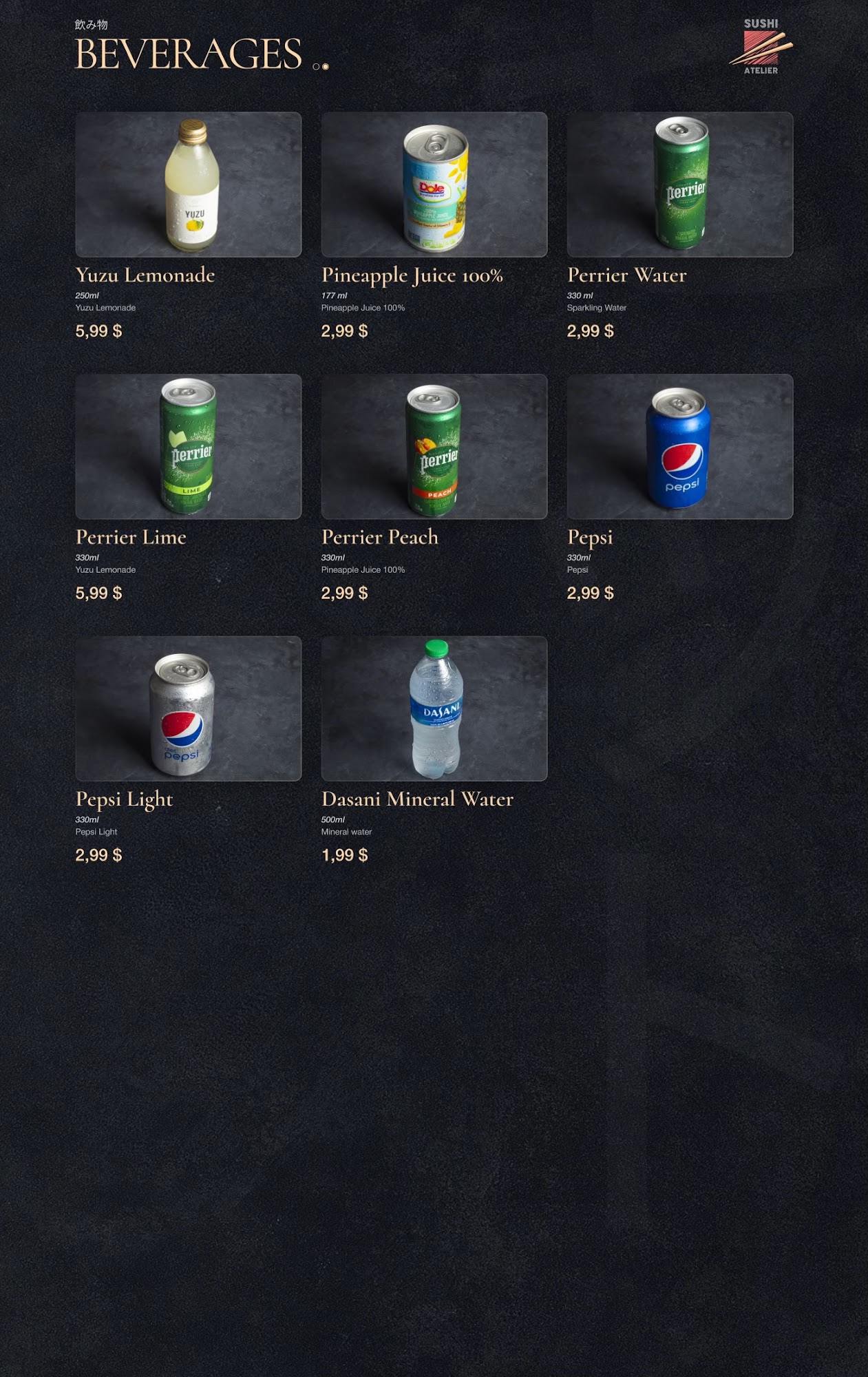The width and height of the screenshot is (868, 1377).
Task: Select the Perrier Peach can image
Action: pos(434,446)
